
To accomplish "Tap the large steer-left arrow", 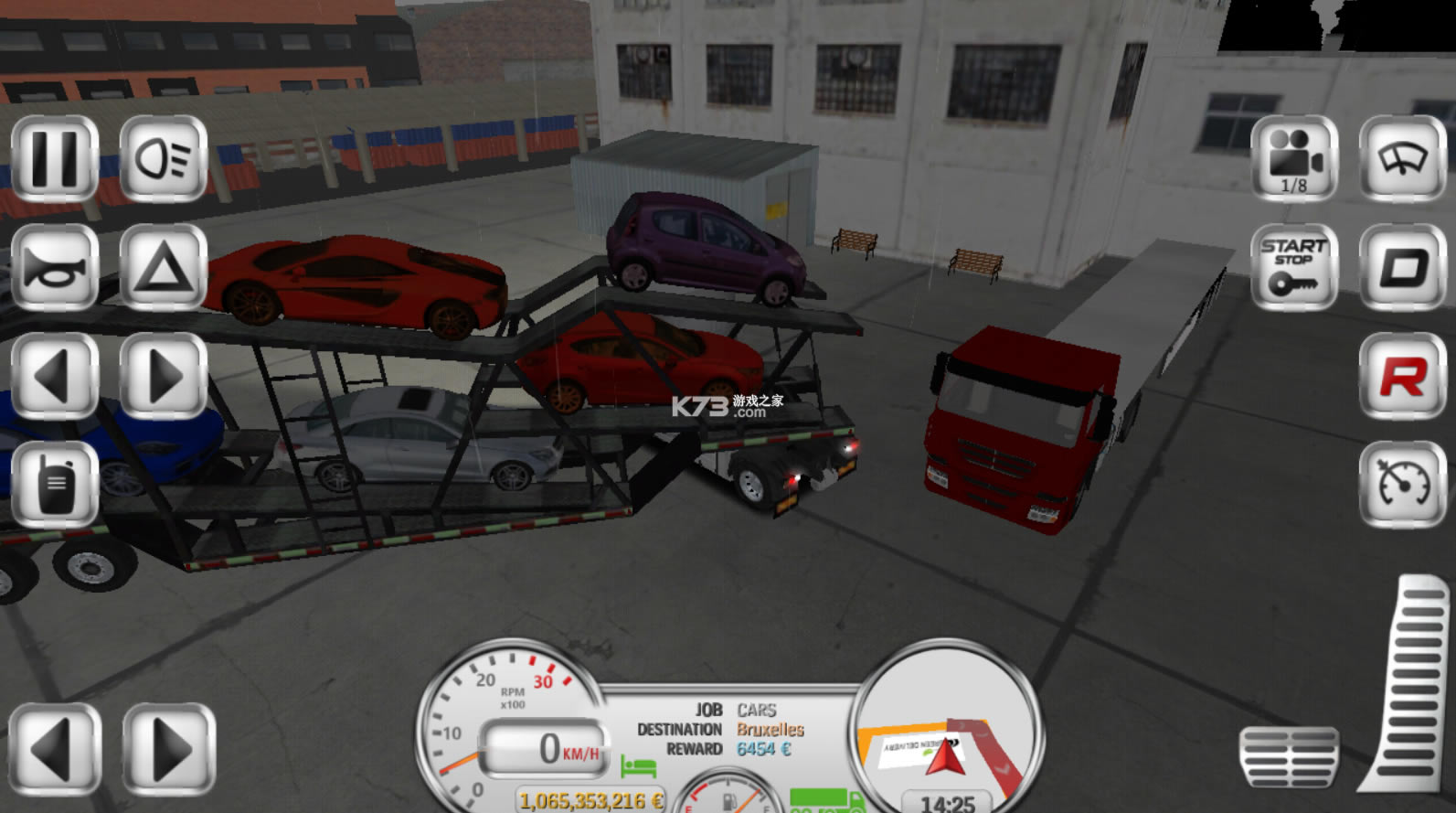I will [56, 749].
